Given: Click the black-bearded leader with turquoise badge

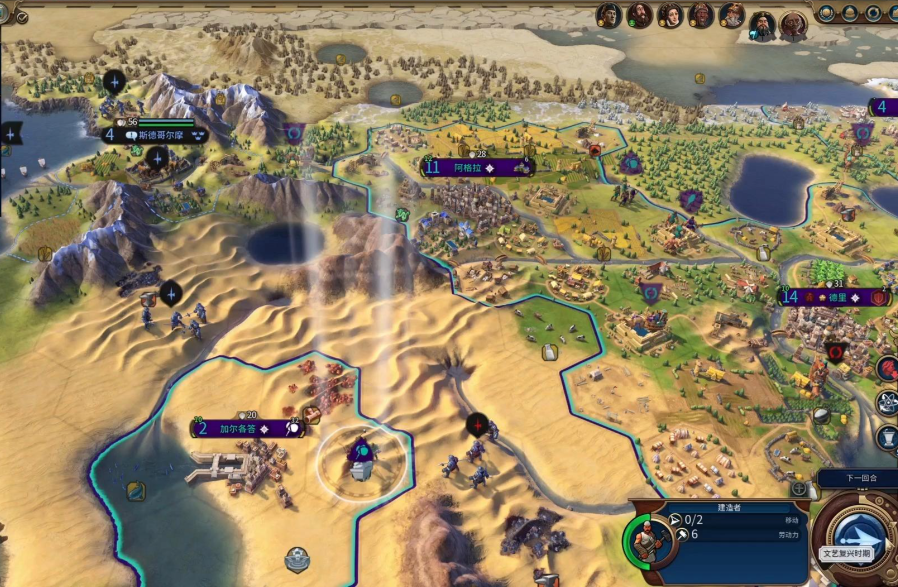Looking at the screenshot, I should 763,26.
